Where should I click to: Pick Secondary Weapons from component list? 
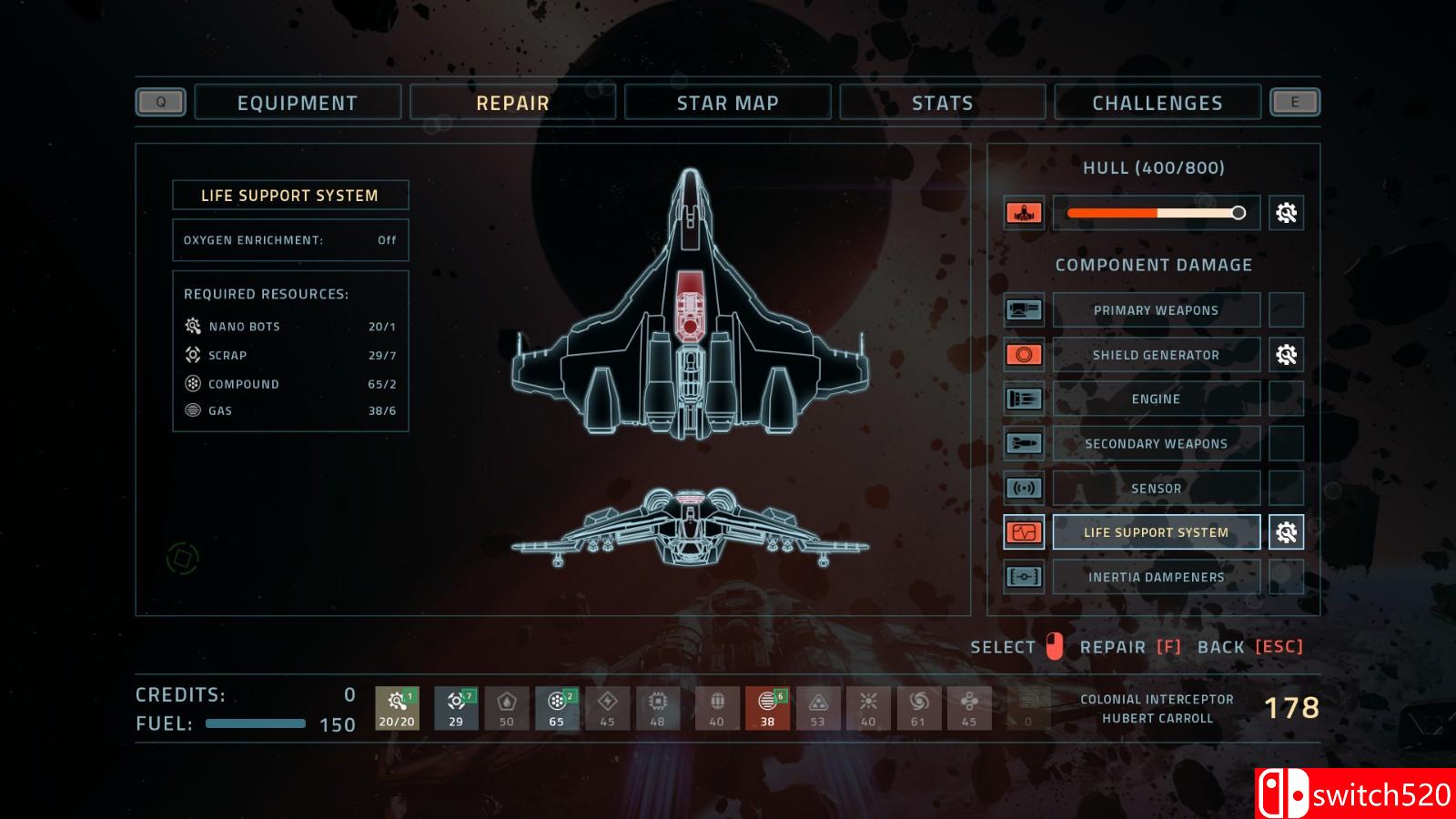tap(1156, 443)
